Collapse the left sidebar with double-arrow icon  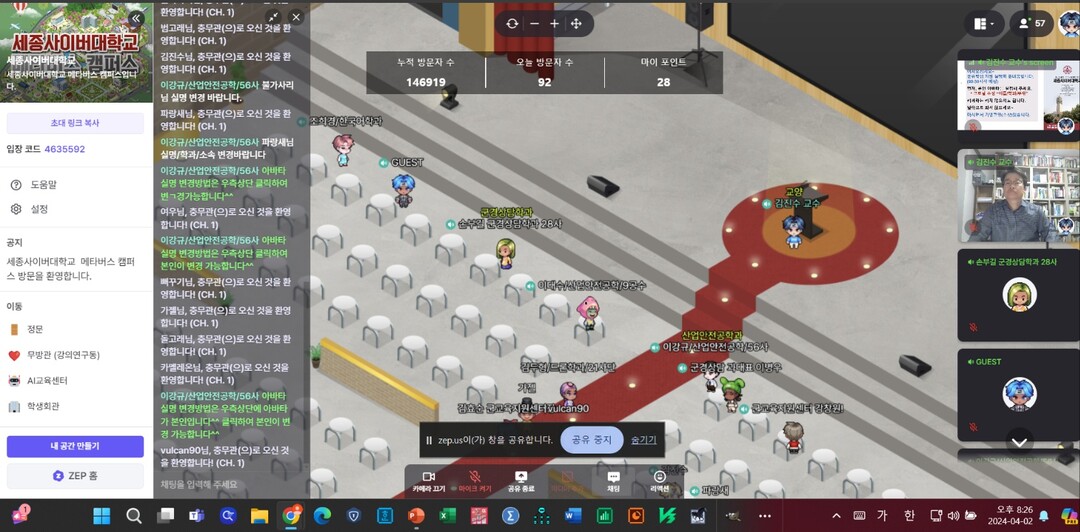pos(136,18)
